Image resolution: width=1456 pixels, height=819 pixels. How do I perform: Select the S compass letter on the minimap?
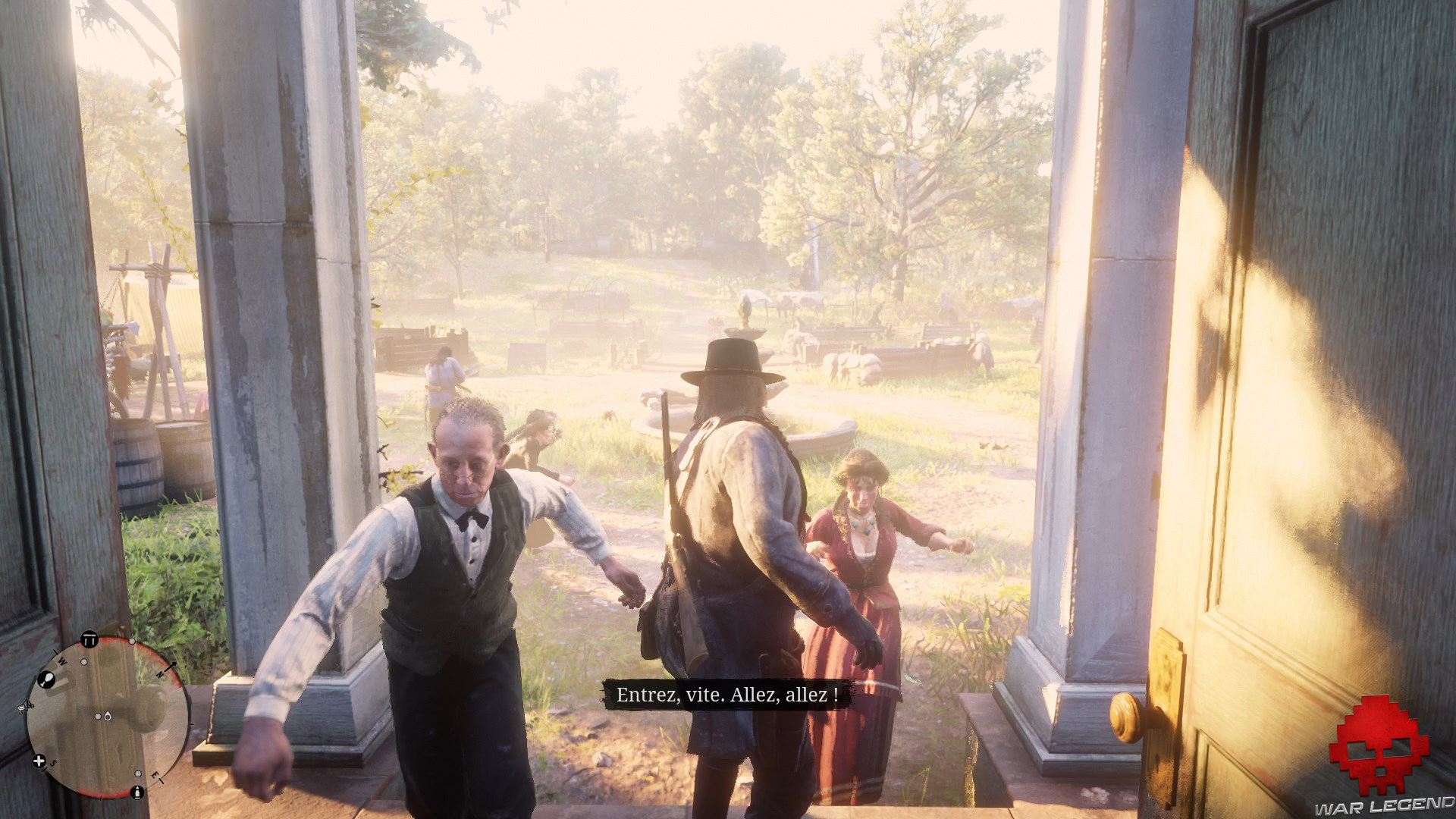(x=53, y=763)
